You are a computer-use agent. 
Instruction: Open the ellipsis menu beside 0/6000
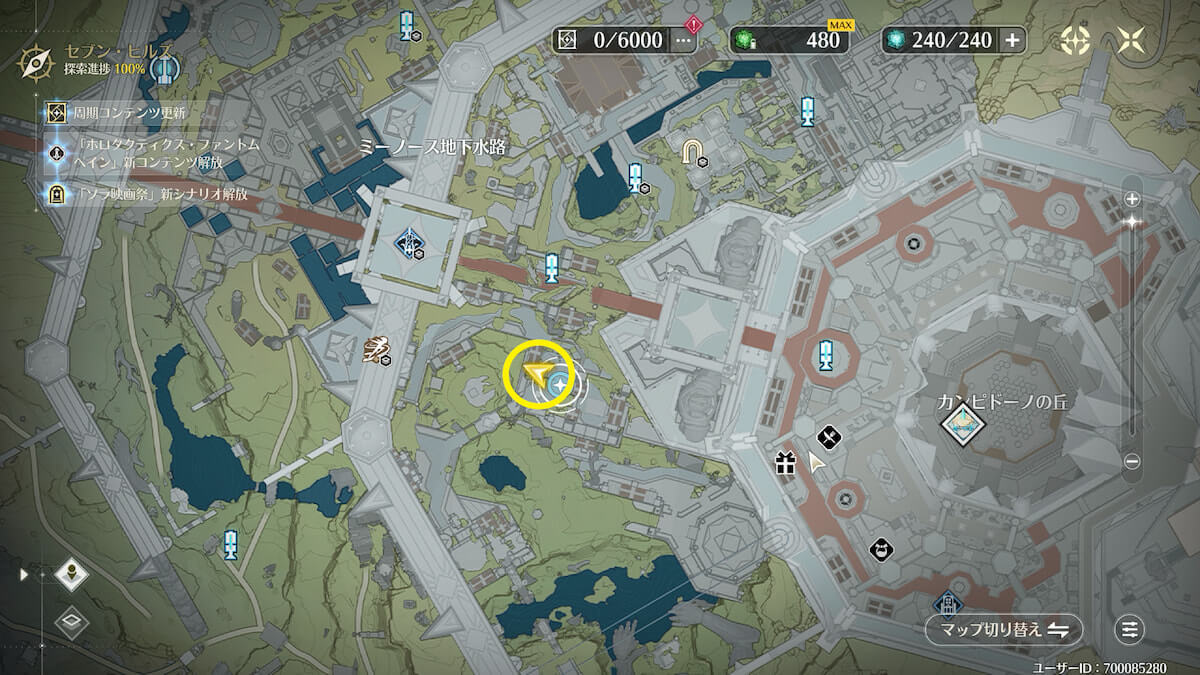pos(684,40)
